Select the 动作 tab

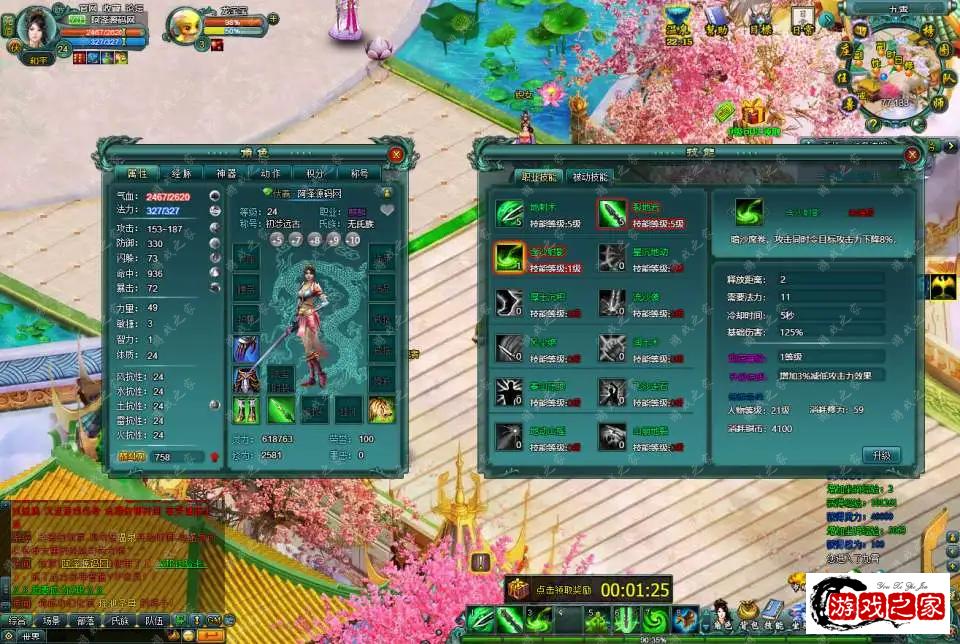270,174
